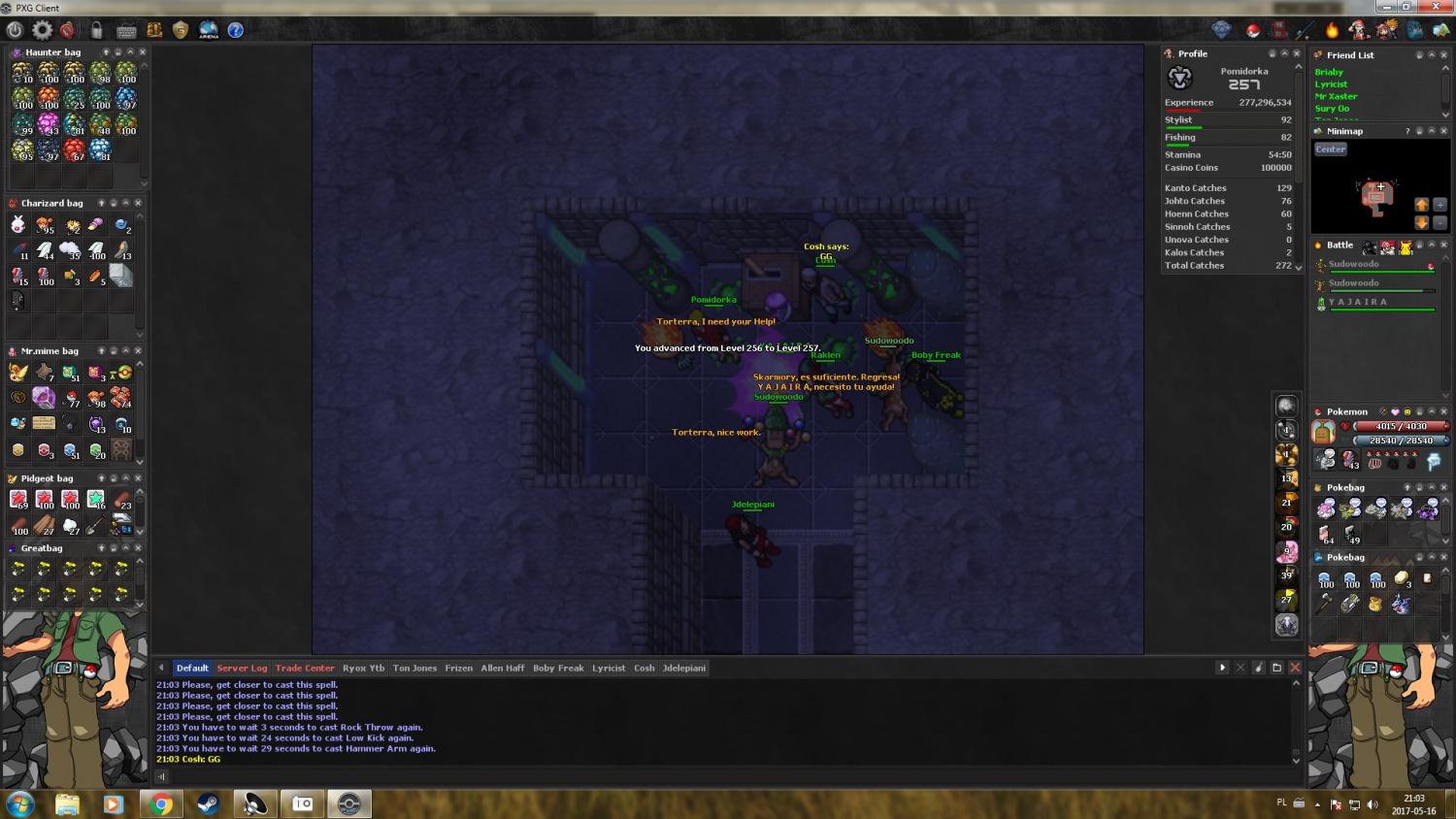Screen dimensions: 1456x819
Task: Open the blue question mark help
Action: tap(235, 30)
